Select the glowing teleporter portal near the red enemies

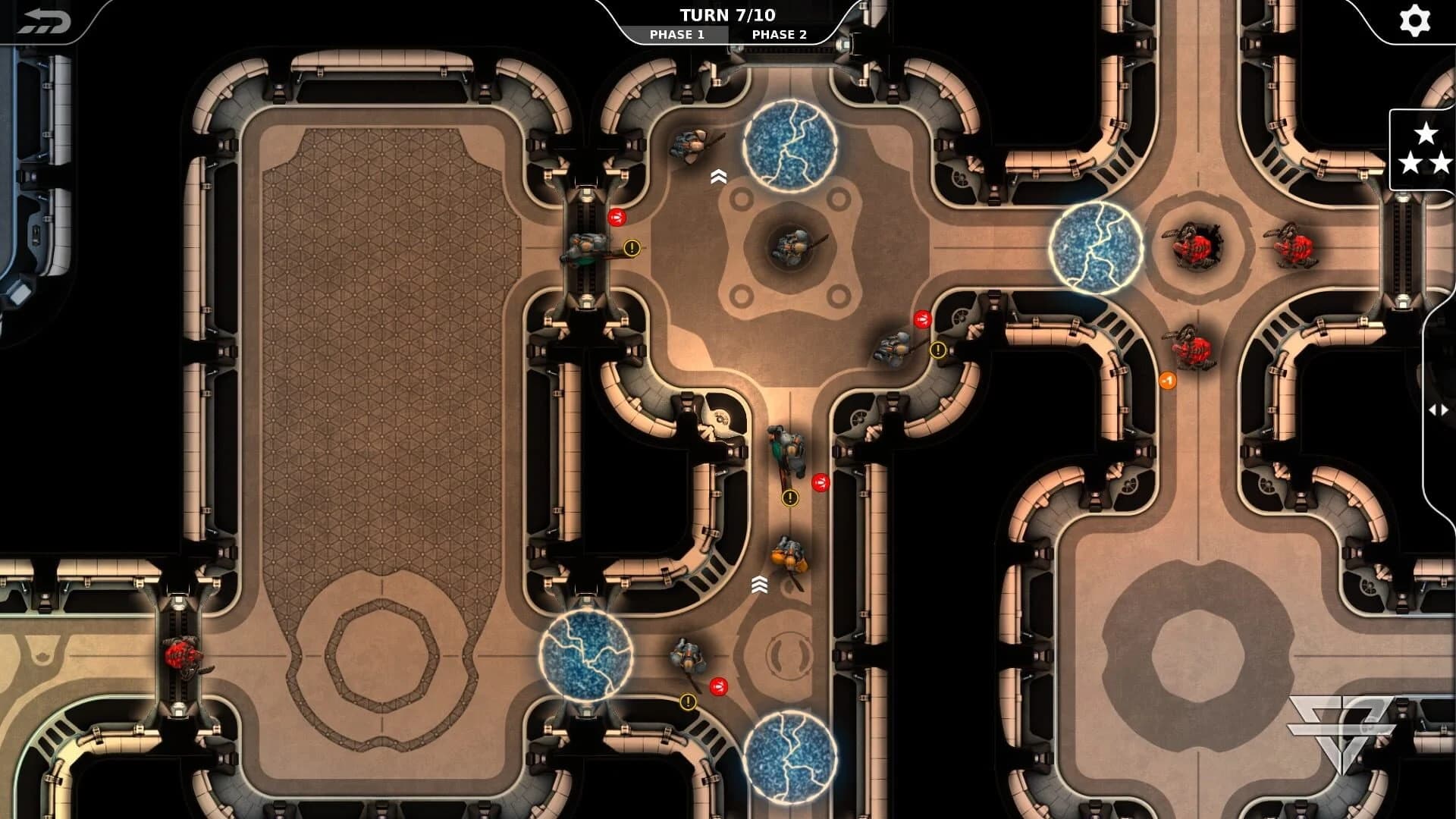pyautogui.click(x=1095, y=246)
